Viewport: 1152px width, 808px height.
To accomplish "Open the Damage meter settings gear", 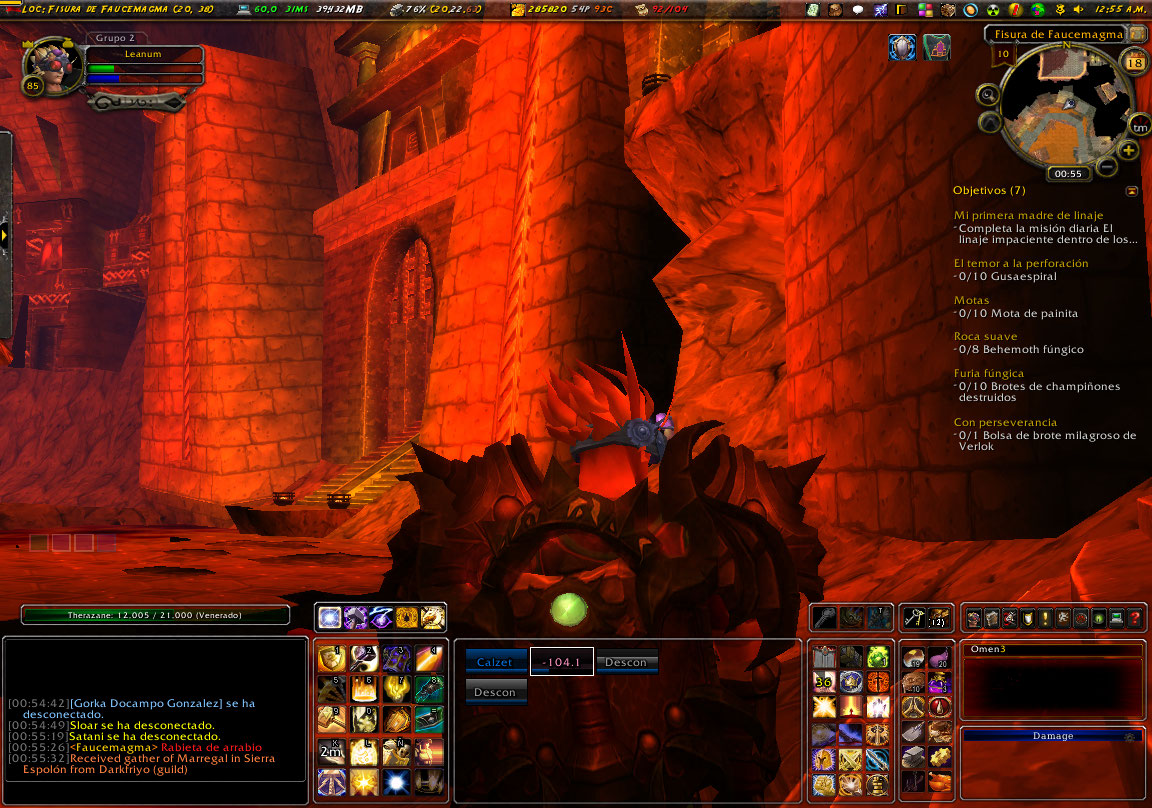I will (1129, 736).
